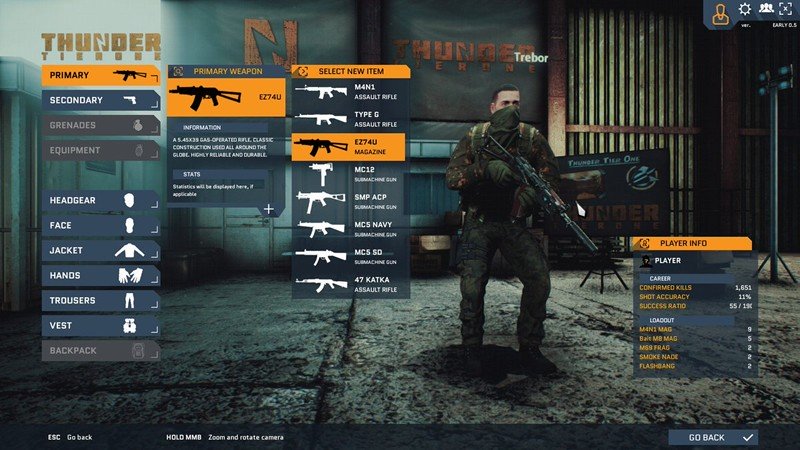Select the Secondary weapon category
The width and height of the screenshot is (800, 450).
pos(100,100)
